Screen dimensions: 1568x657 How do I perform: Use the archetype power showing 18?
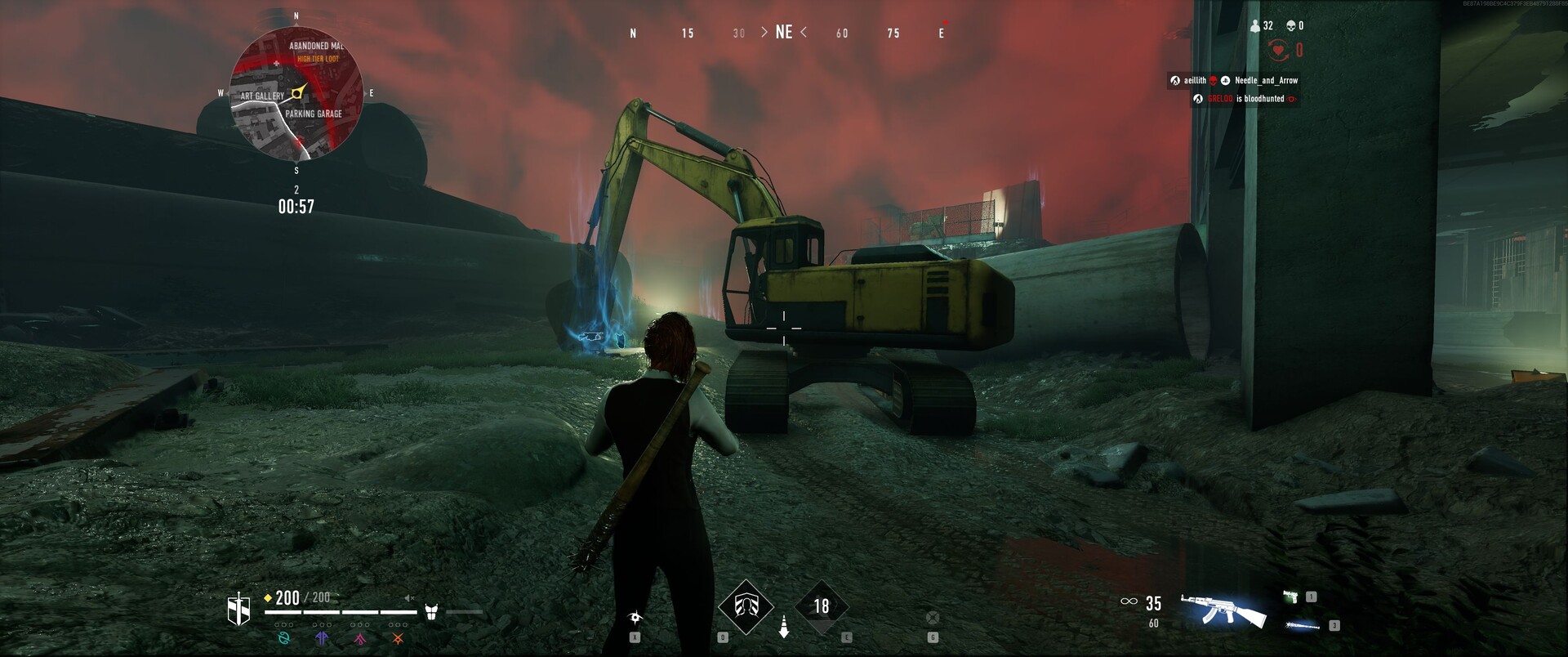821,606
